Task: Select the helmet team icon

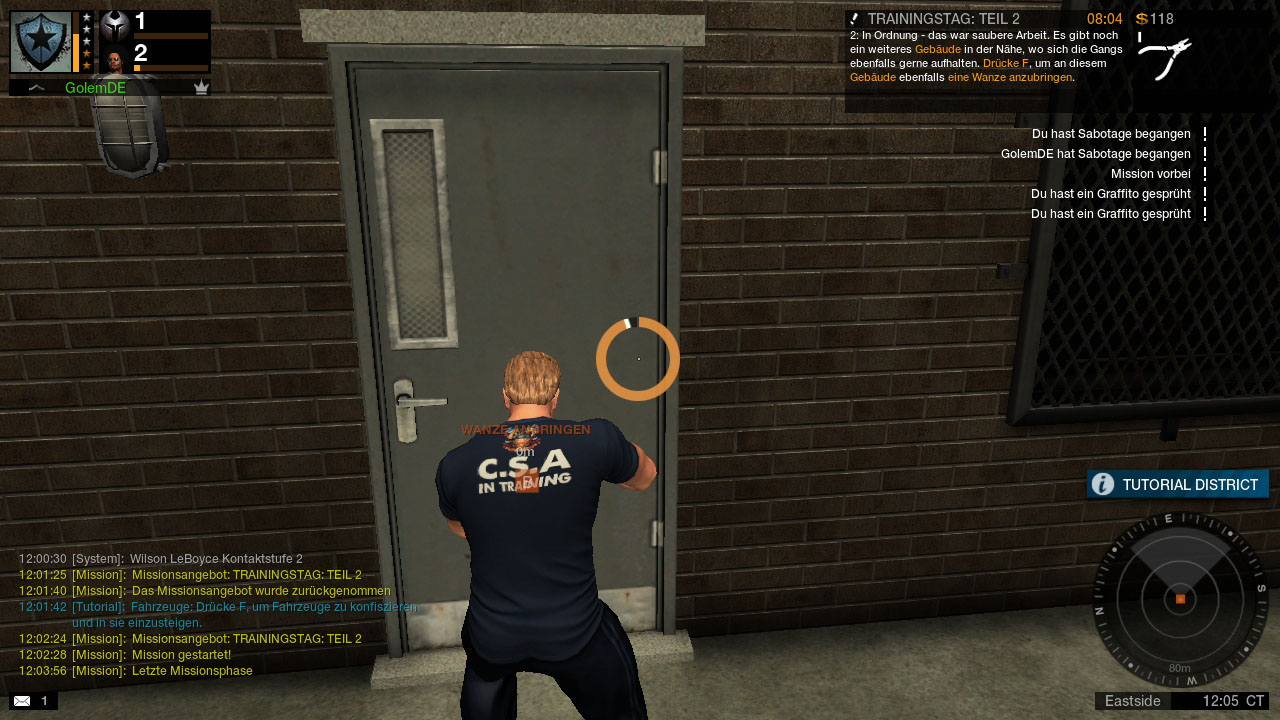Action: click(116, 25)
